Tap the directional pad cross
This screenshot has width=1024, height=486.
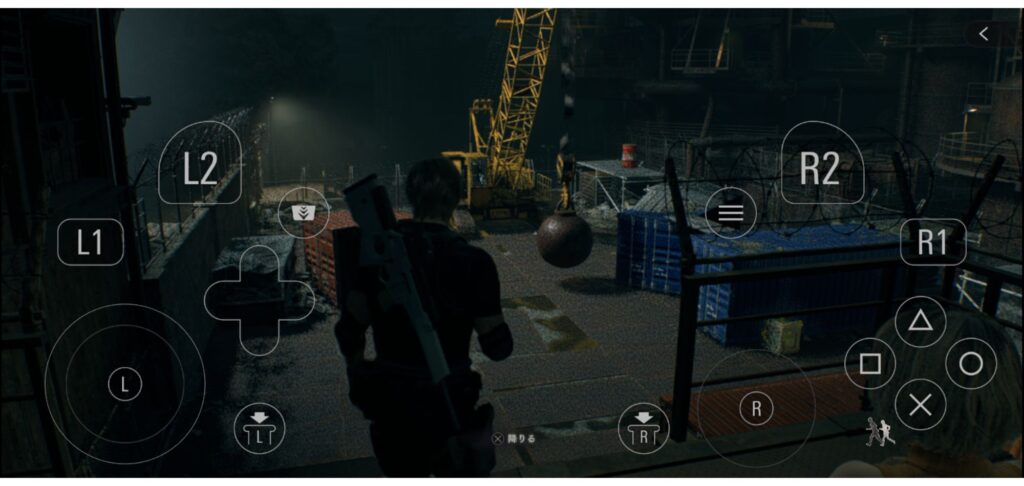tap(259, 299)
